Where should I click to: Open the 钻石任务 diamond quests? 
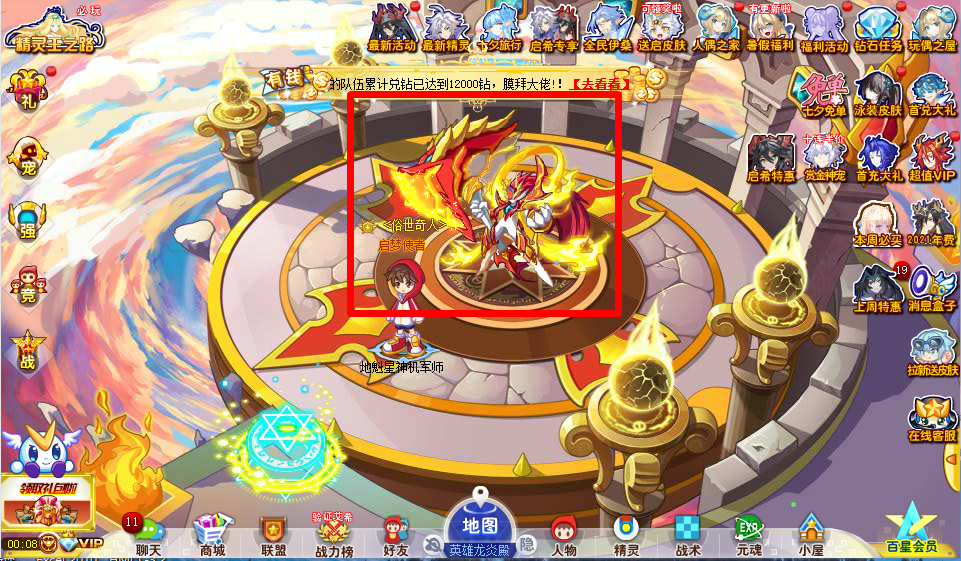pyautogui.click(x=879, y=27)
